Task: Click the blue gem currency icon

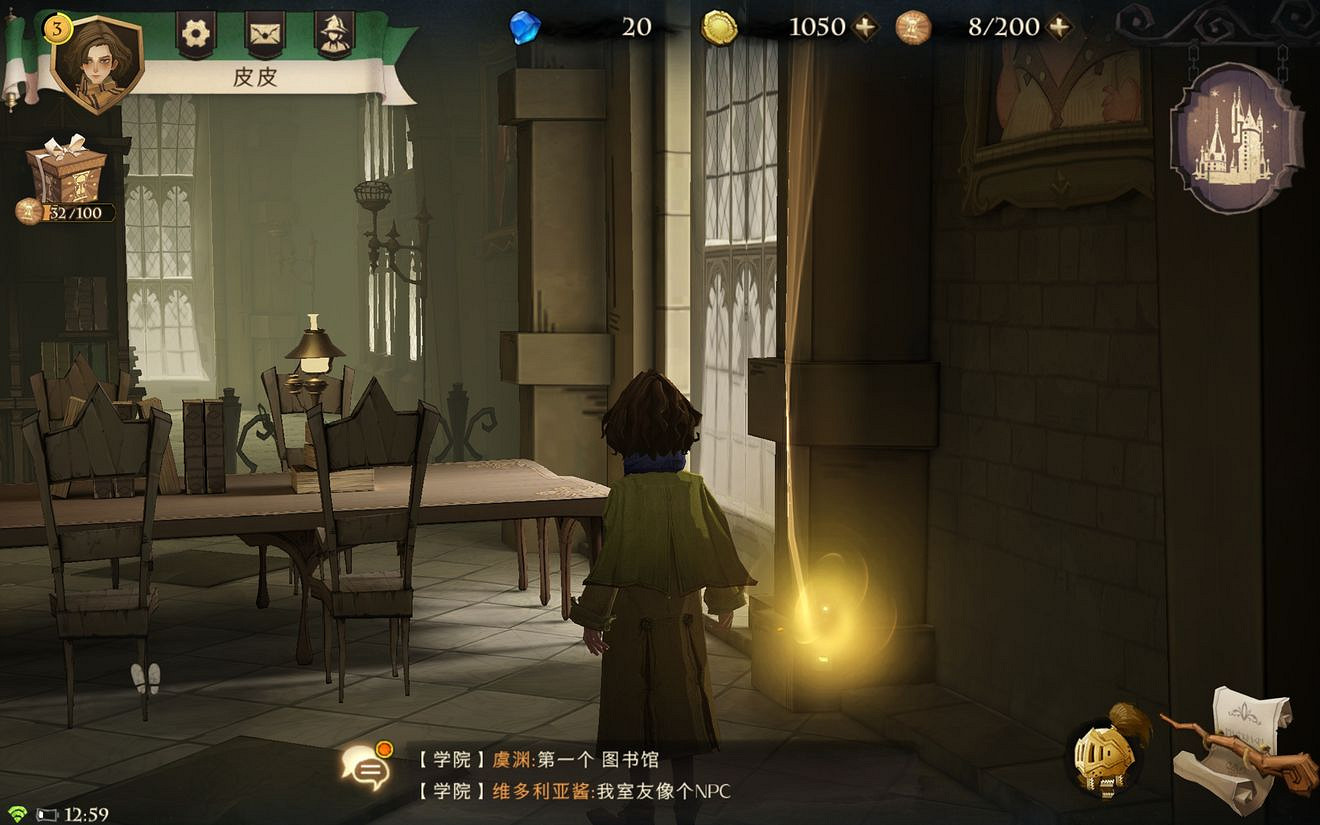Action: [x=523, y=26]
